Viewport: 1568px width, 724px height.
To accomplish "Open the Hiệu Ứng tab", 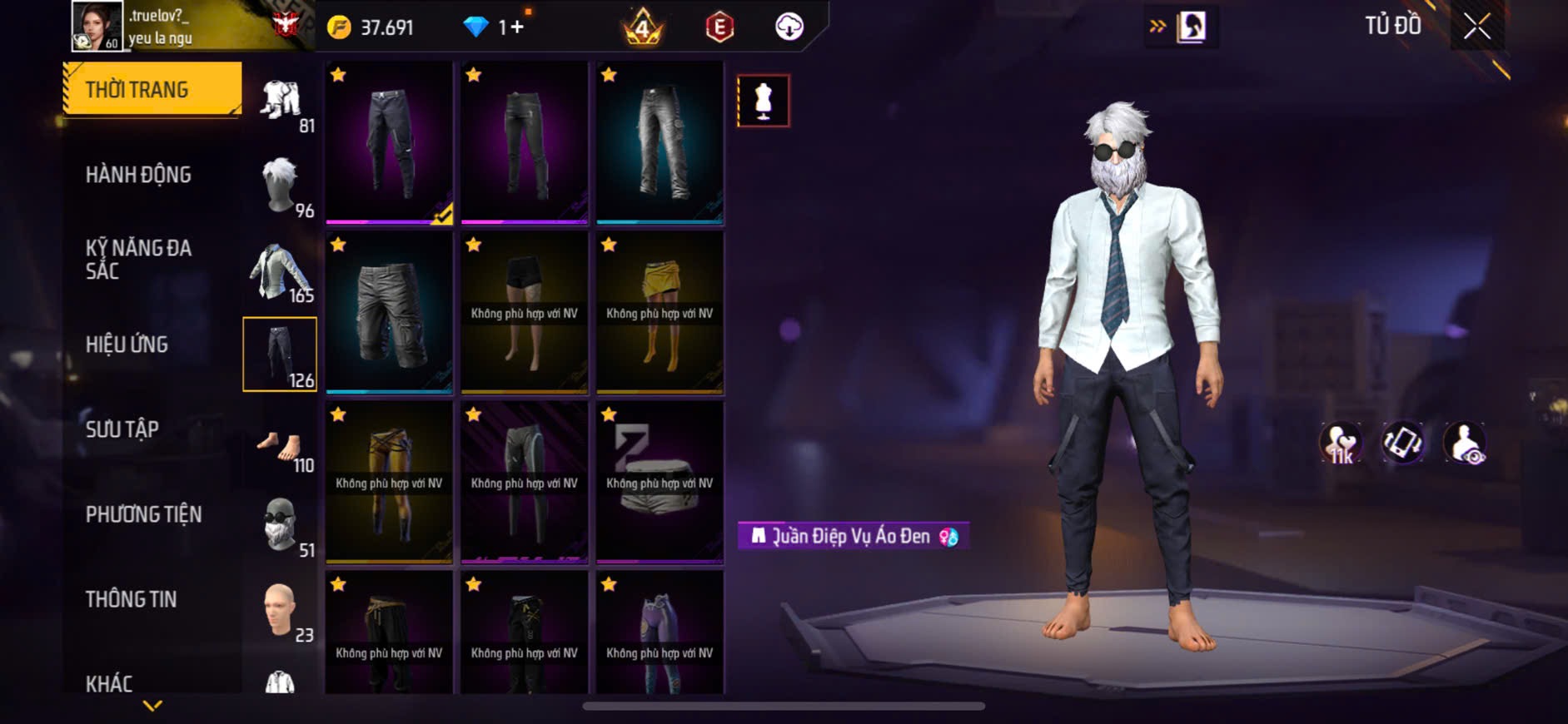I will (x=127, y=345).
